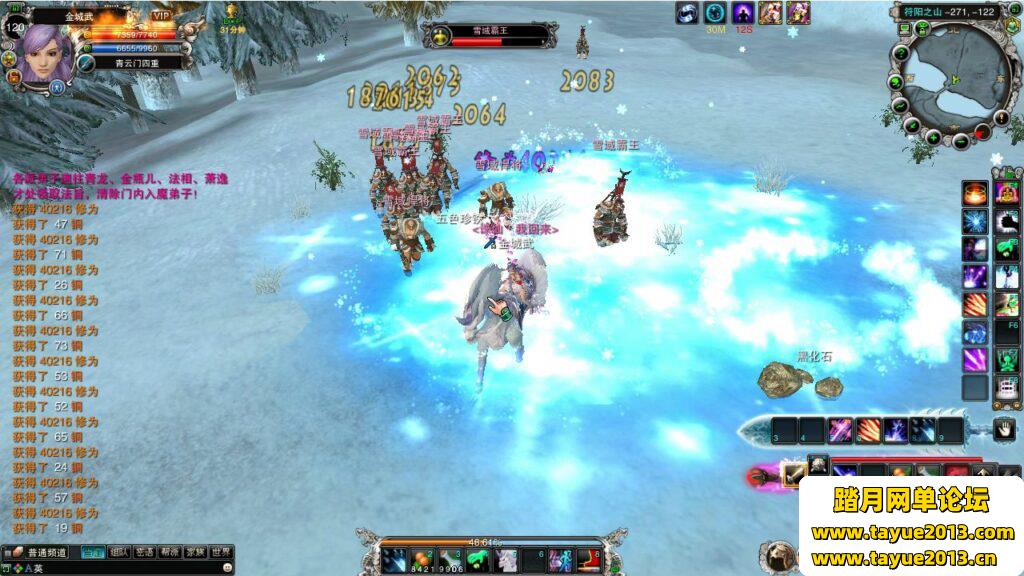Click the yin-yang buff icon

[x=686, y=13]
